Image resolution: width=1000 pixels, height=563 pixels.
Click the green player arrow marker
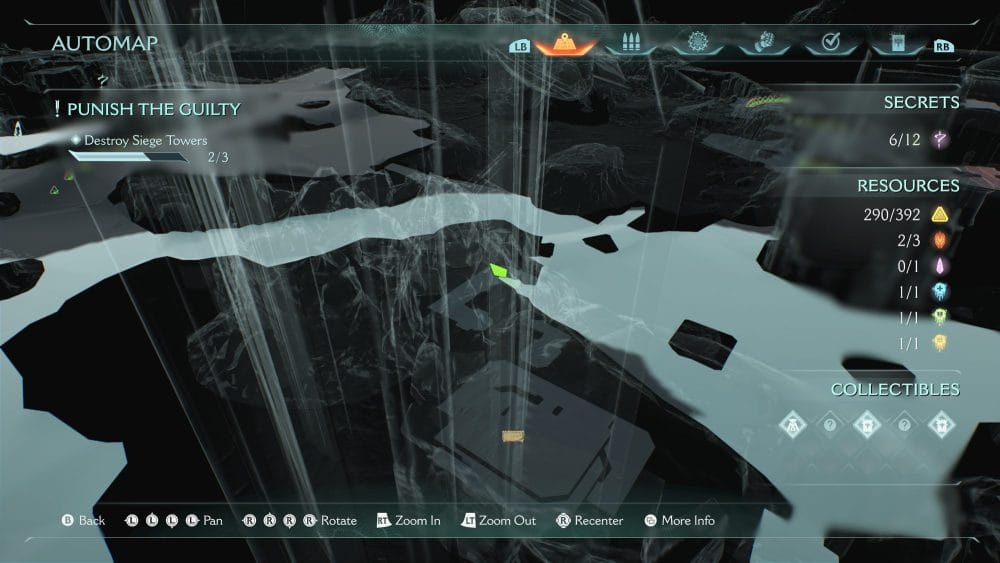[x=499, y=271]
